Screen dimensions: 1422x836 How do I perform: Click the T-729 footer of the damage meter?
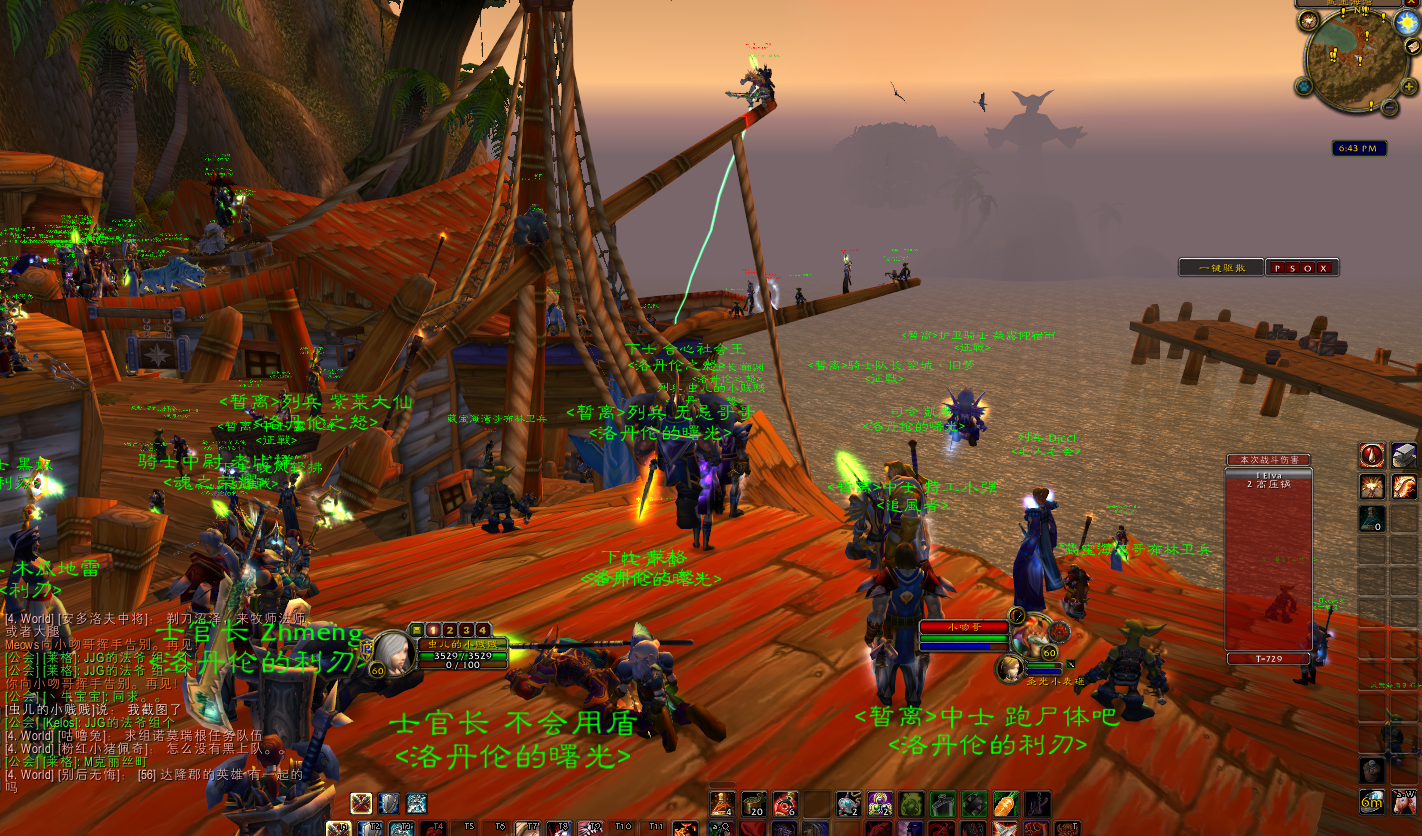coord(1269,659)
